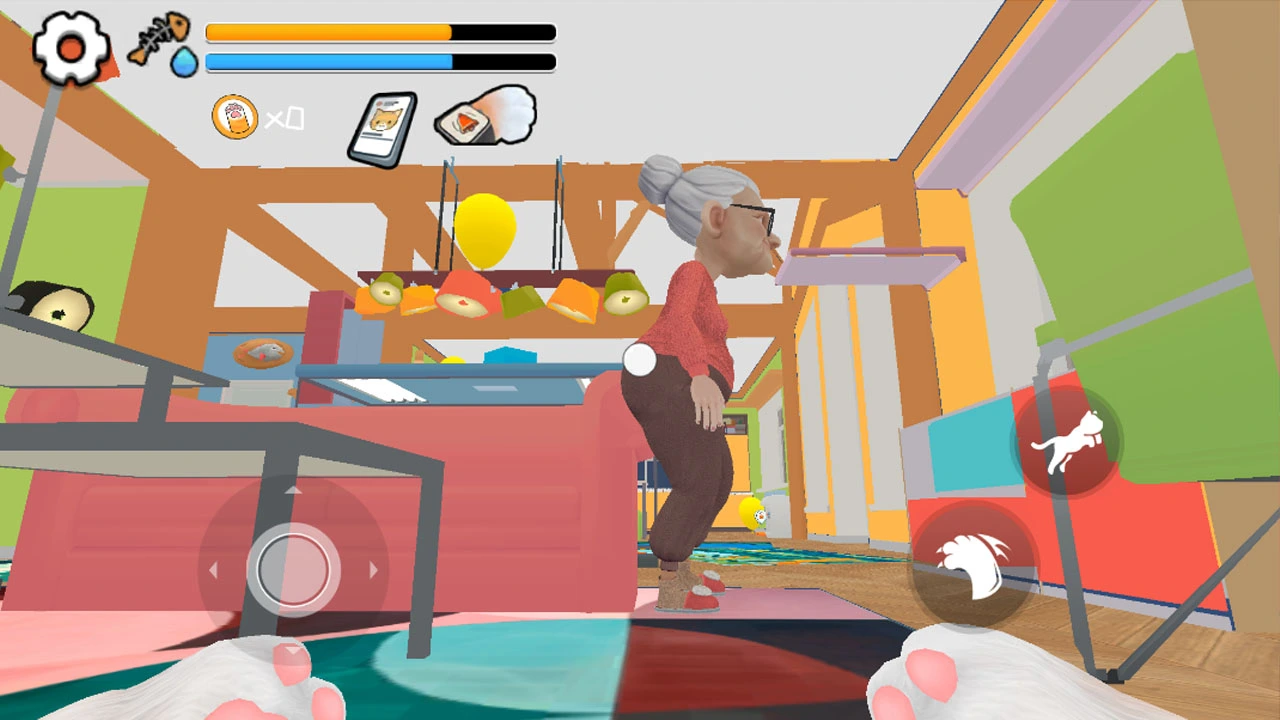Image resolution: width=1280 pixels, height=720 pixels.
Task: Select the sushi paw video reward
Action: 485,117
